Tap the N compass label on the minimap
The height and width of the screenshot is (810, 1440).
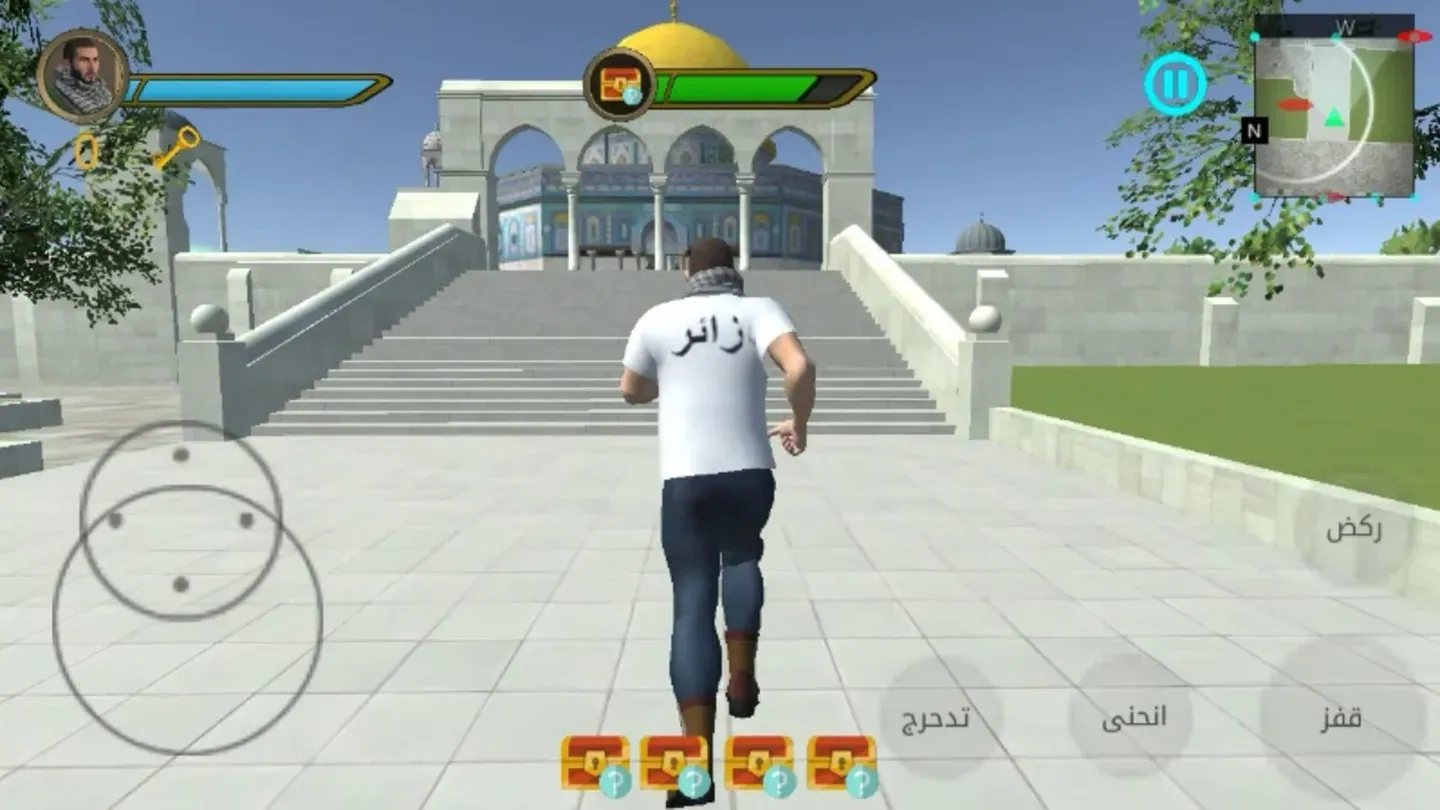click(1254, 131)
